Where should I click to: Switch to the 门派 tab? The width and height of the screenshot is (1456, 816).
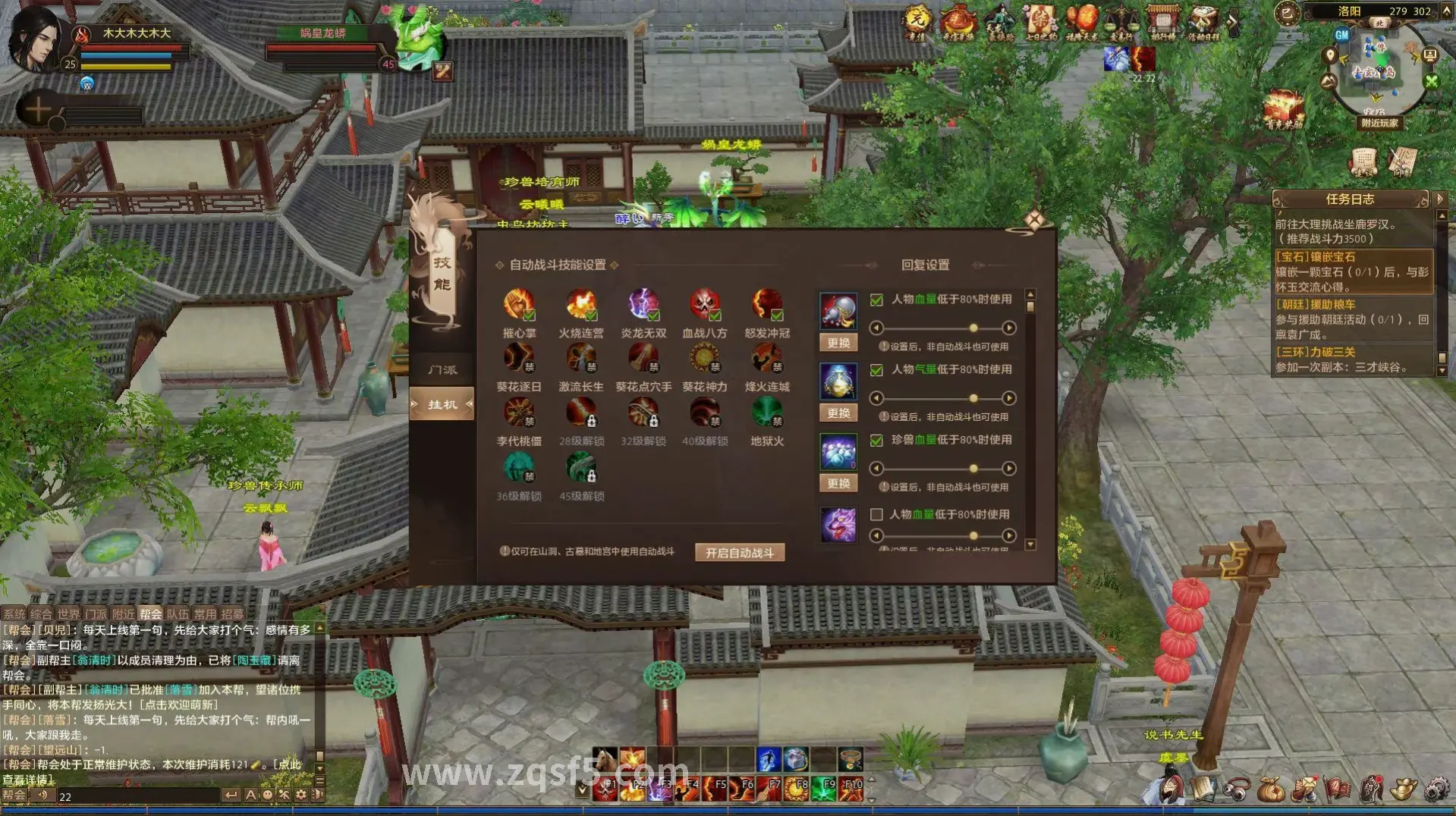(x=442, y=370)
